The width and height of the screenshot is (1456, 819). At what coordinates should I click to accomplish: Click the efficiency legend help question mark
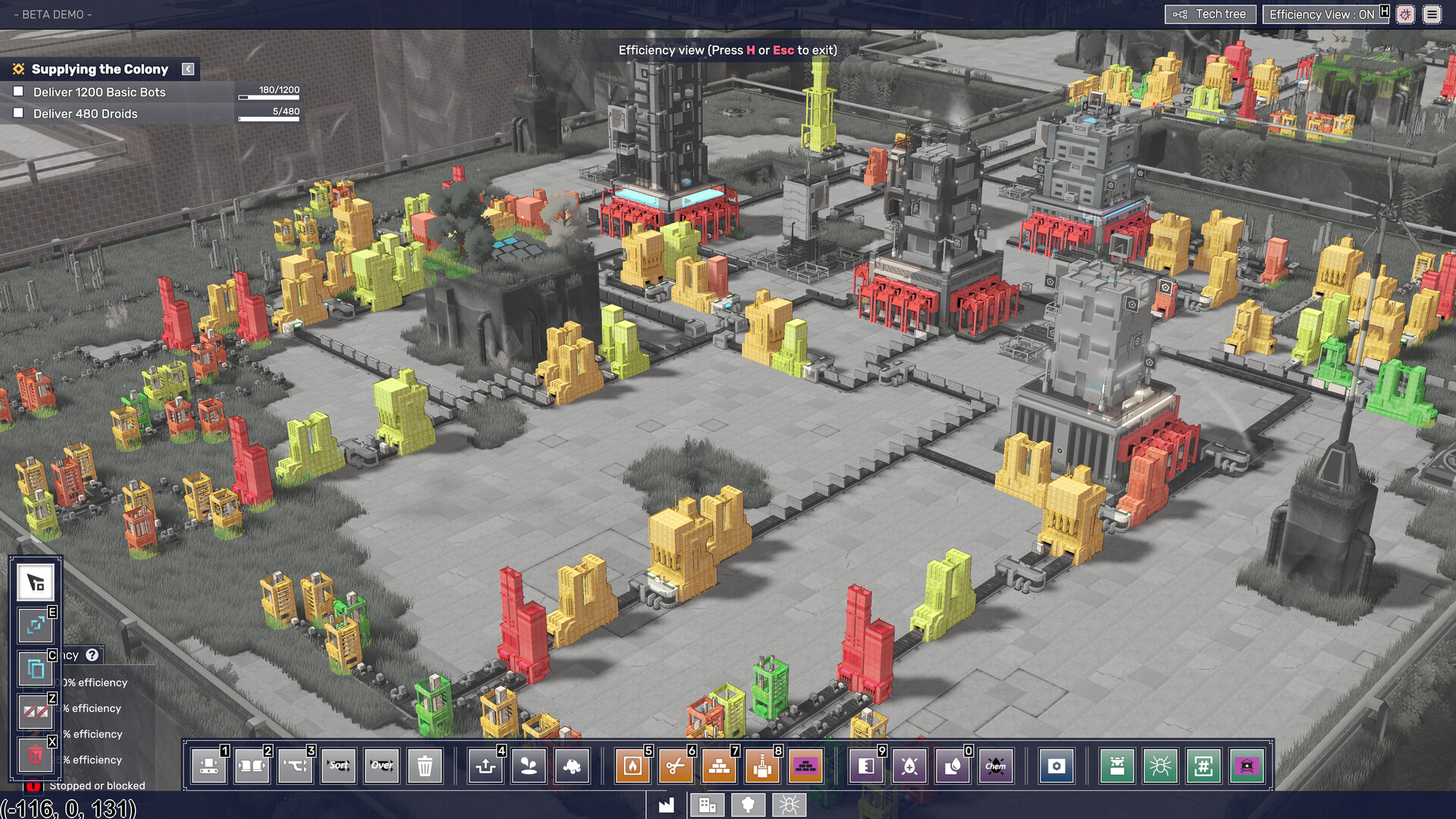click(x=93, y=656)
